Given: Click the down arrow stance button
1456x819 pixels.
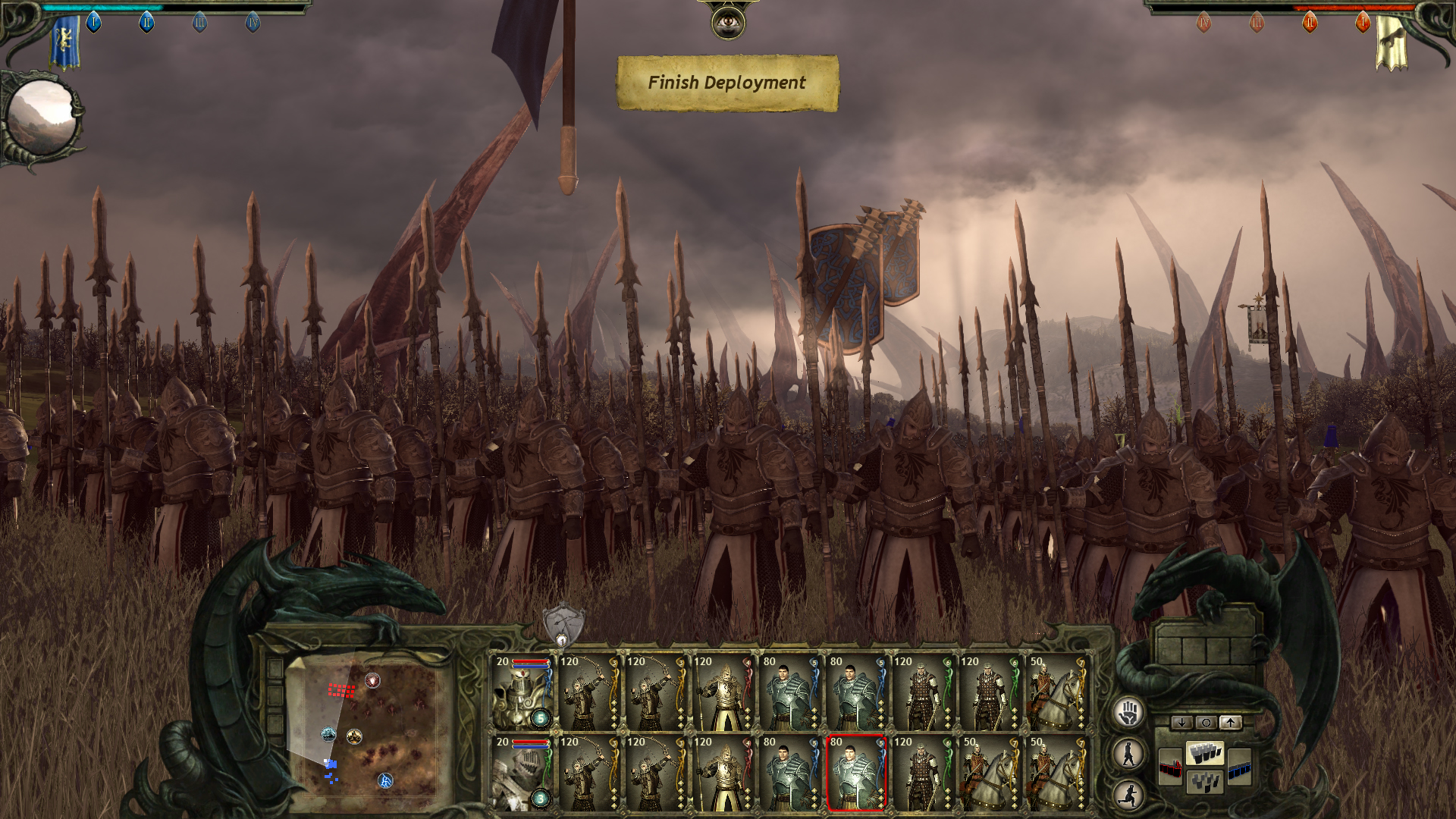Looking at the screenshot, I should point(1181,723).
